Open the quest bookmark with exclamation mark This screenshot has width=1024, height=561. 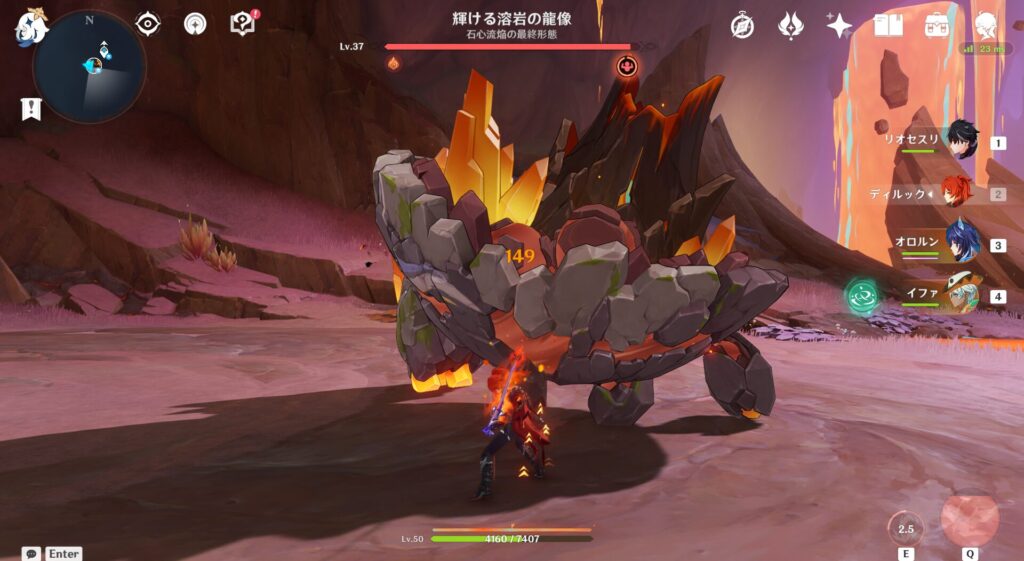click(31, 109)
